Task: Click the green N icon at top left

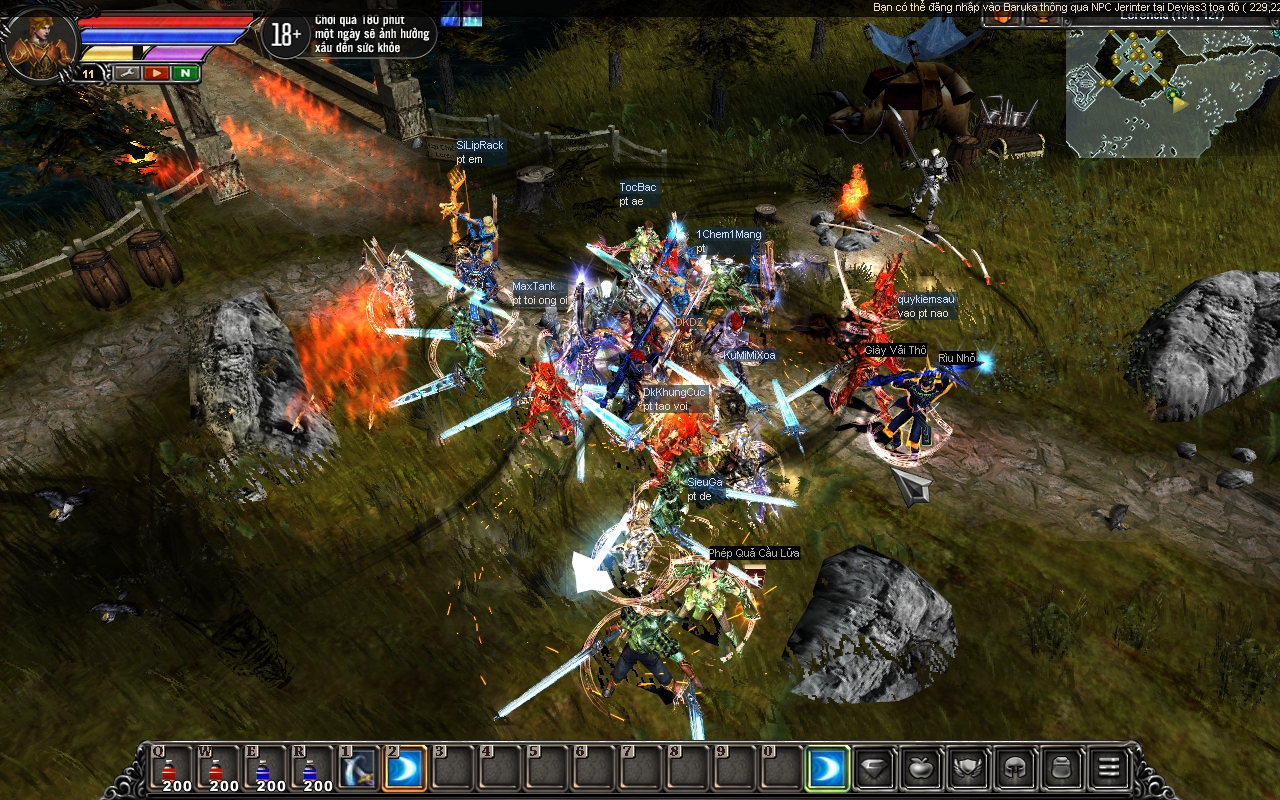Action: 184,73
